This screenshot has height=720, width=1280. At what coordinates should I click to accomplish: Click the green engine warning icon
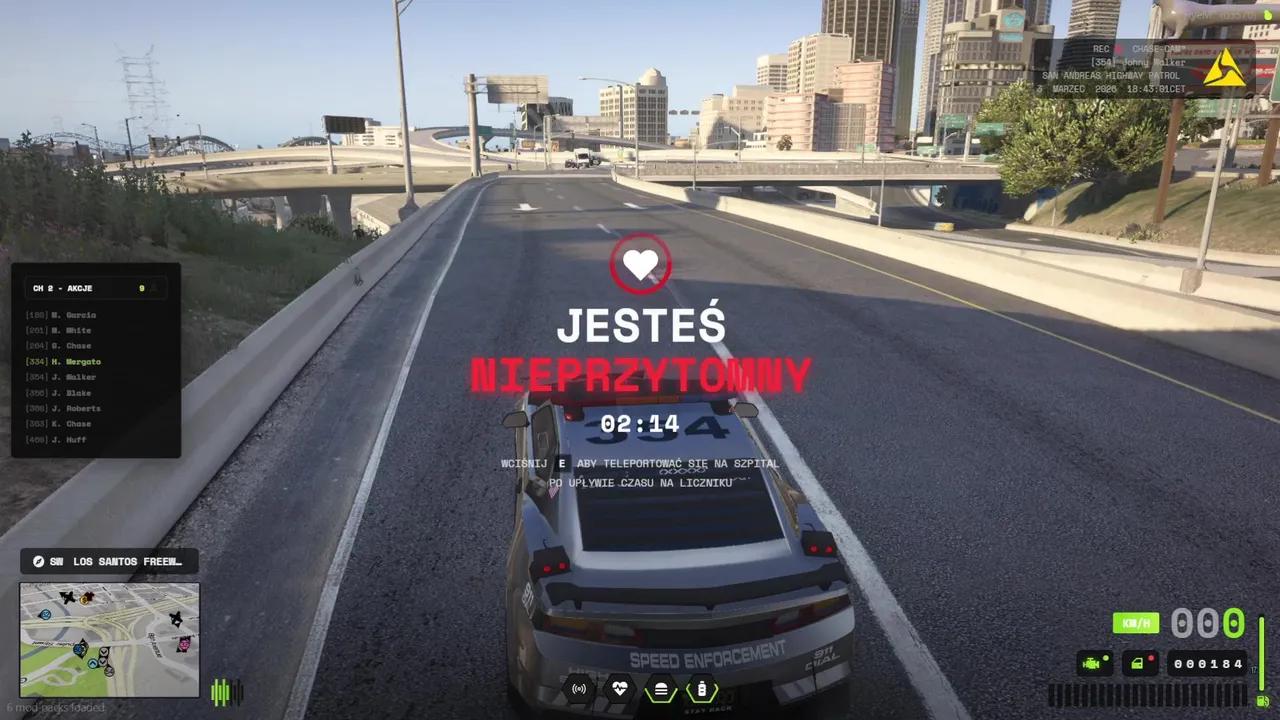(x=1093, y=662)
